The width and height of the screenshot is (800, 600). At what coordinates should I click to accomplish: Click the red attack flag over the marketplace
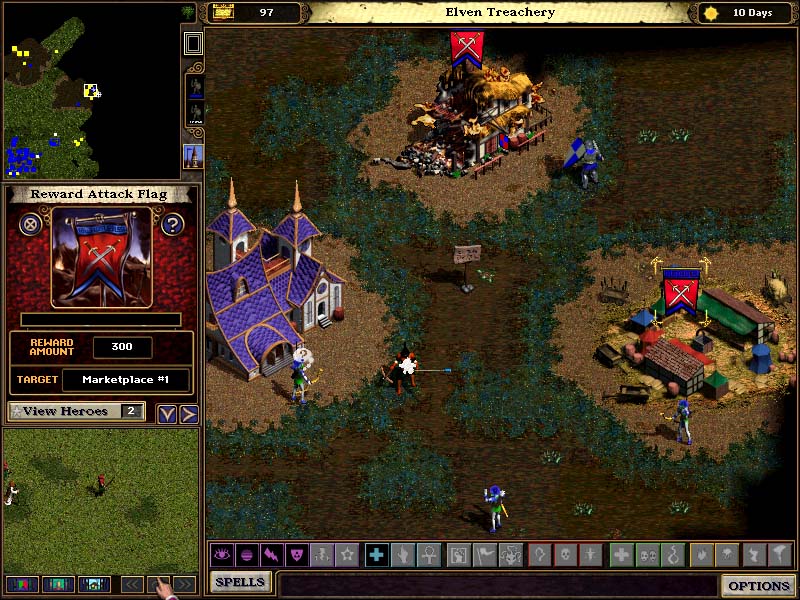tap(681, 292)
